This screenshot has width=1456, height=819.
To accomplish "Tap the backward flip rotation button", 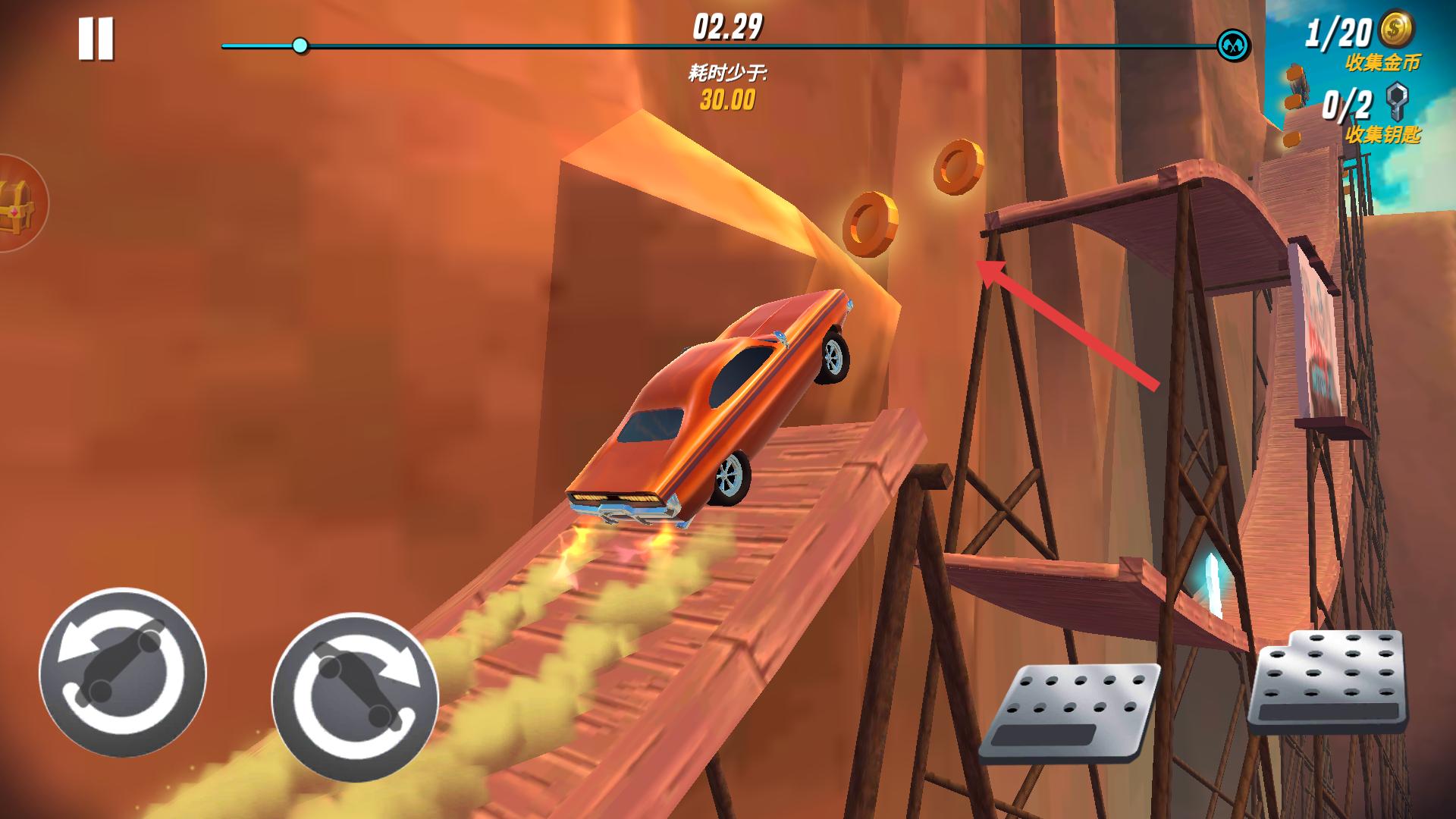I will point(123,673).
